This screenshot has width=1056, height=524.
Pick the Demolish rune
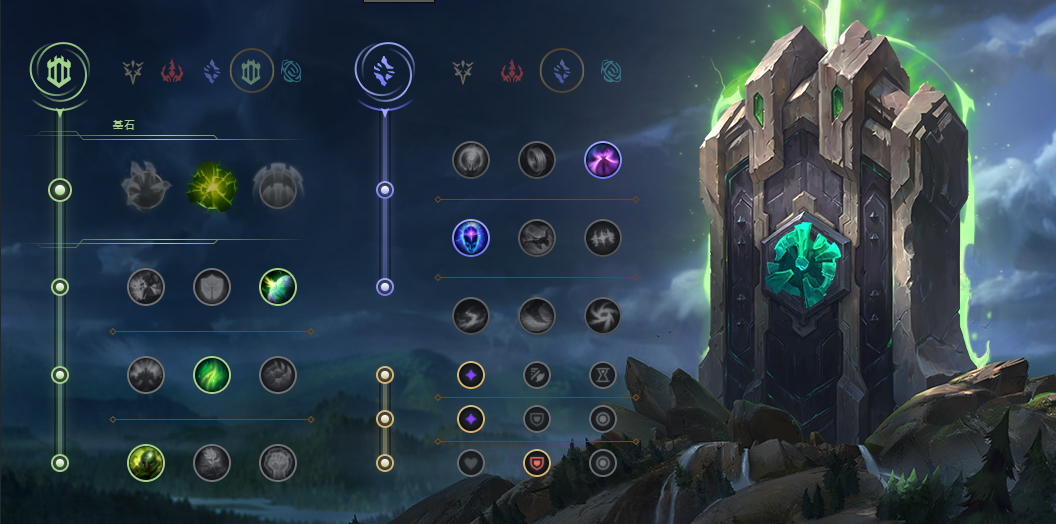click(145, 287)
